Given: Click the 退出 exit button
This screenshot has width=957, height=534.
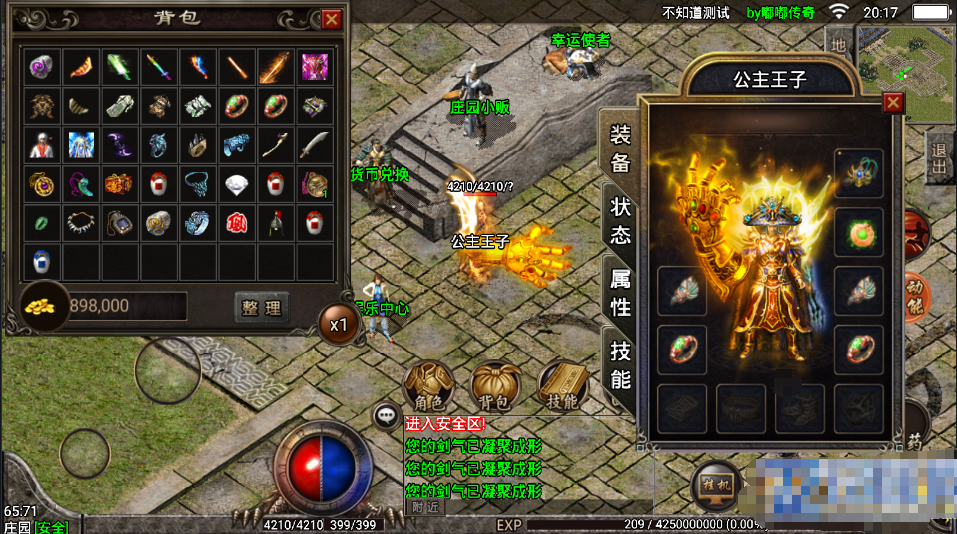Looking at the screenshot, I should (x=938, y=156).
